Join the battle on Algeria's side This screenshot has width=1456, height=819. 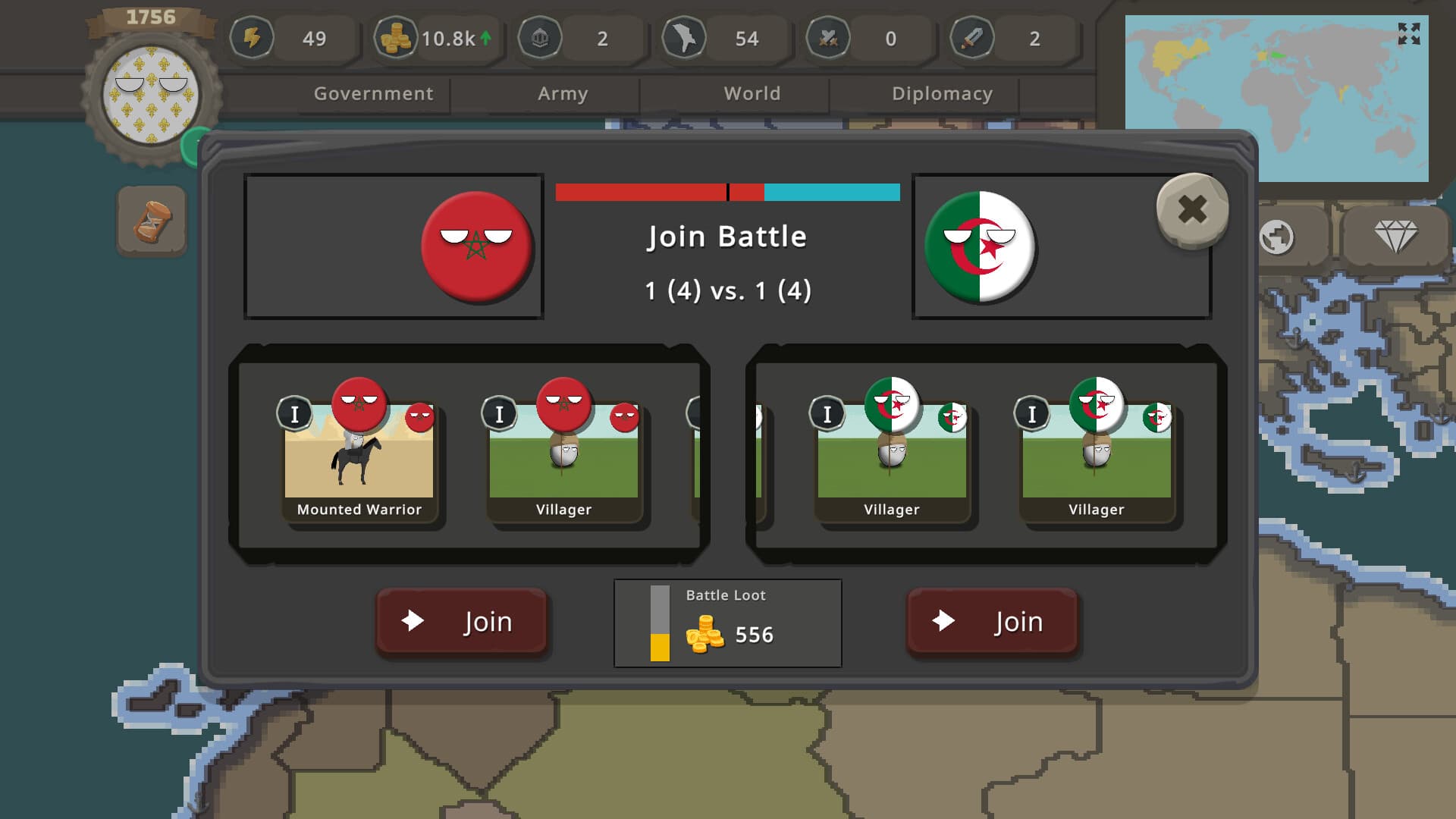pos(993,622)
